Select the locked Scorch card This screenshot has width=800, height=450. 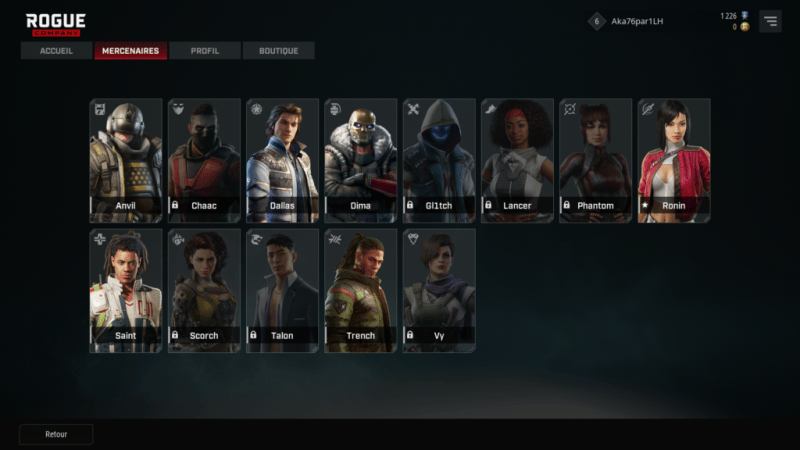(x=204, y=290)
